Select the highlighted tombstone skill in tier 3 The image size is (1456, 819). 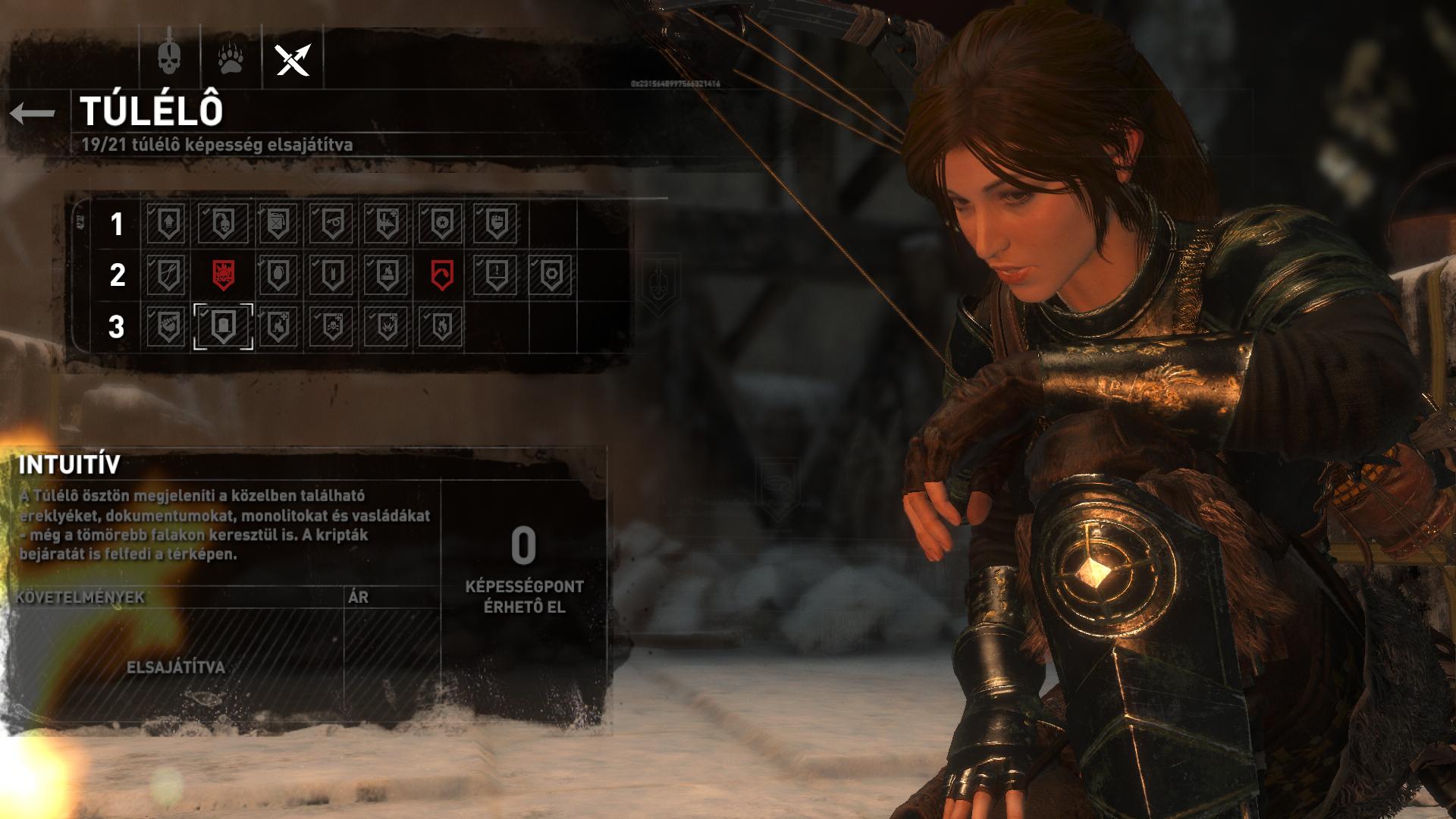tap(223, 326)
